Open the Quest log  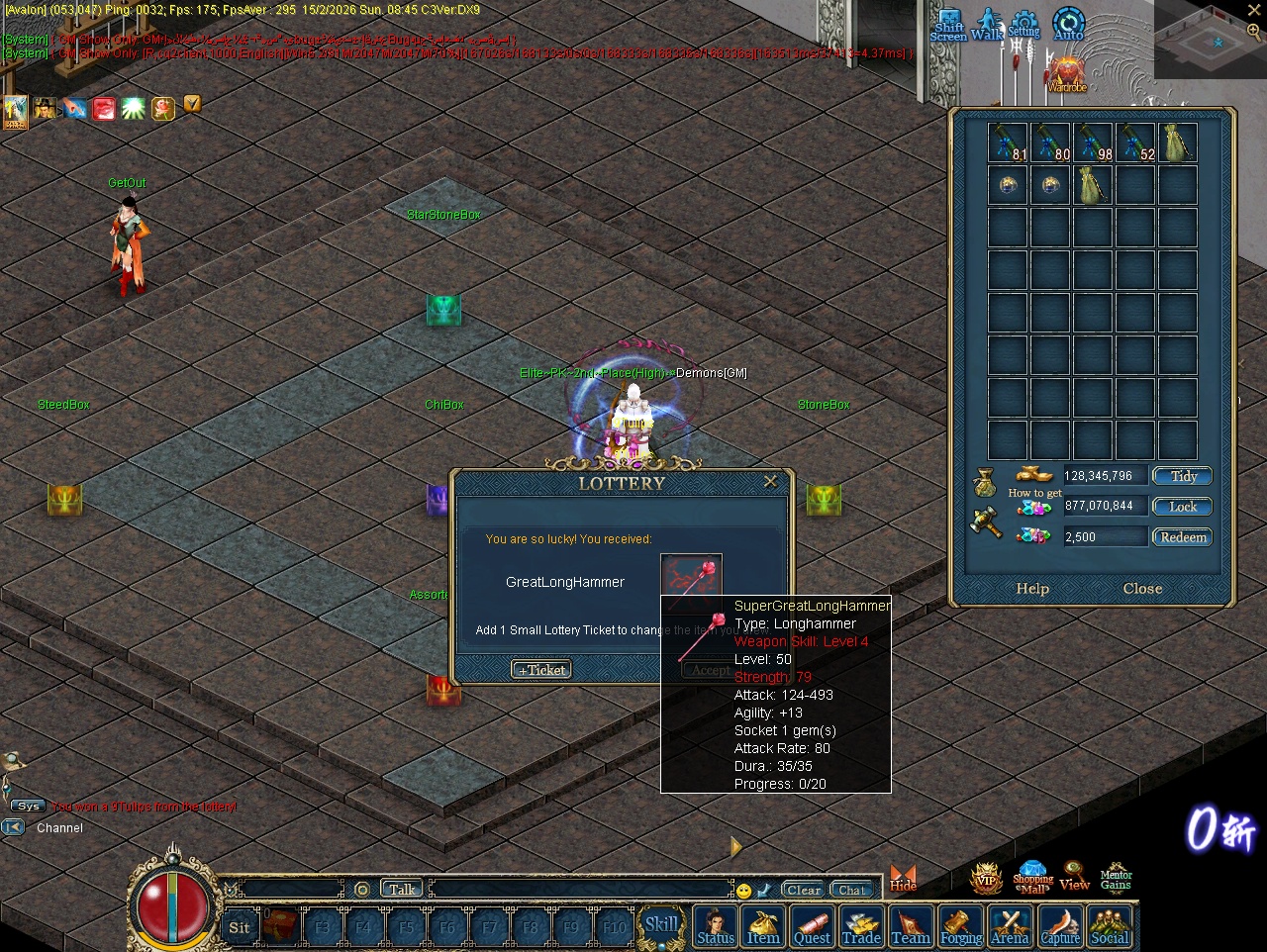pos(812,927)
